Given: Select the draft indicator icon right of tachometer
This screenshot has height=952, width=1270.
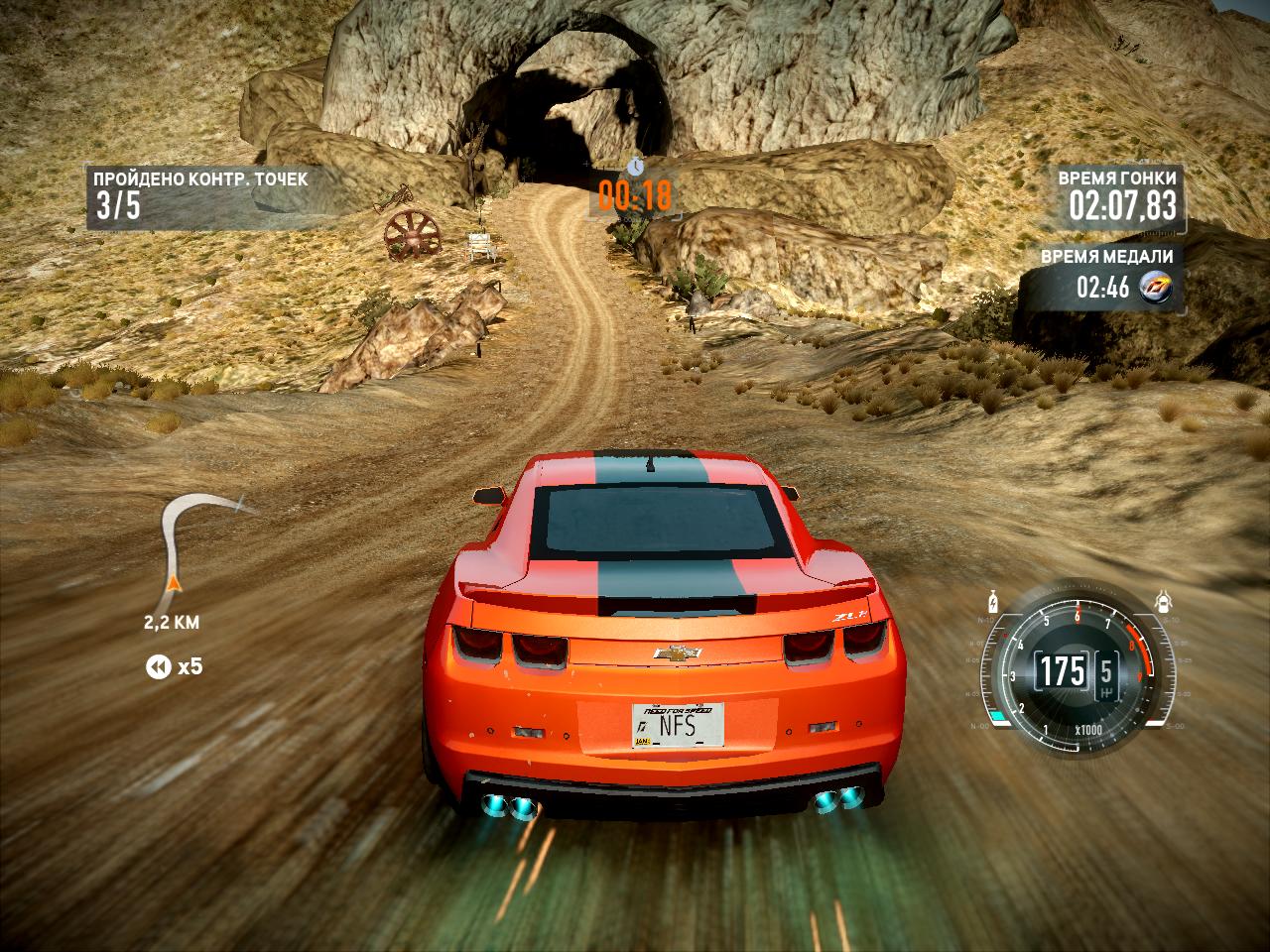Looking at the screenshot, I should 1163,600.
